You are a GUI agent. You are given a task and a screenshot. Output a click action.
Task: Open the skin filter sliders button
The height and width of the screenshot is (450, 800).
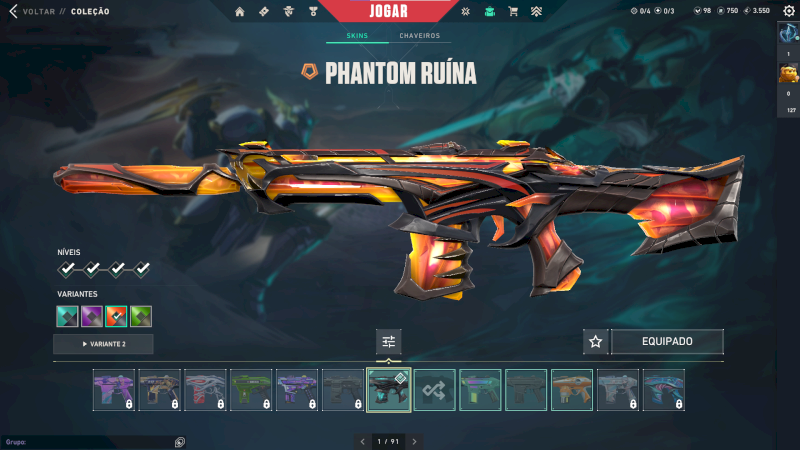coord(389,341)
